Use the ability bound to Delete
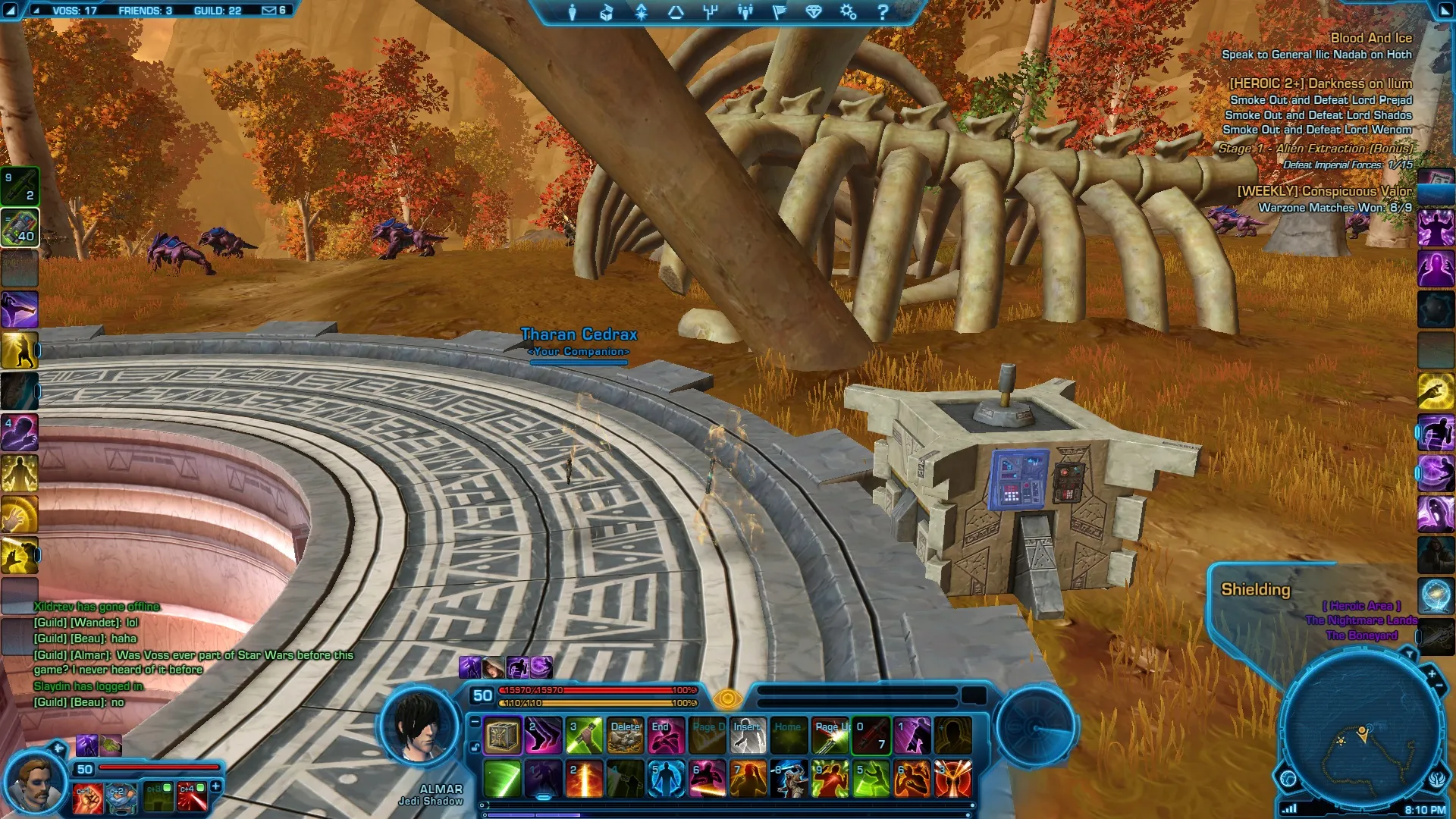Image resolution: width=1456 pixels, height=819 pixels. coord(626,736)
